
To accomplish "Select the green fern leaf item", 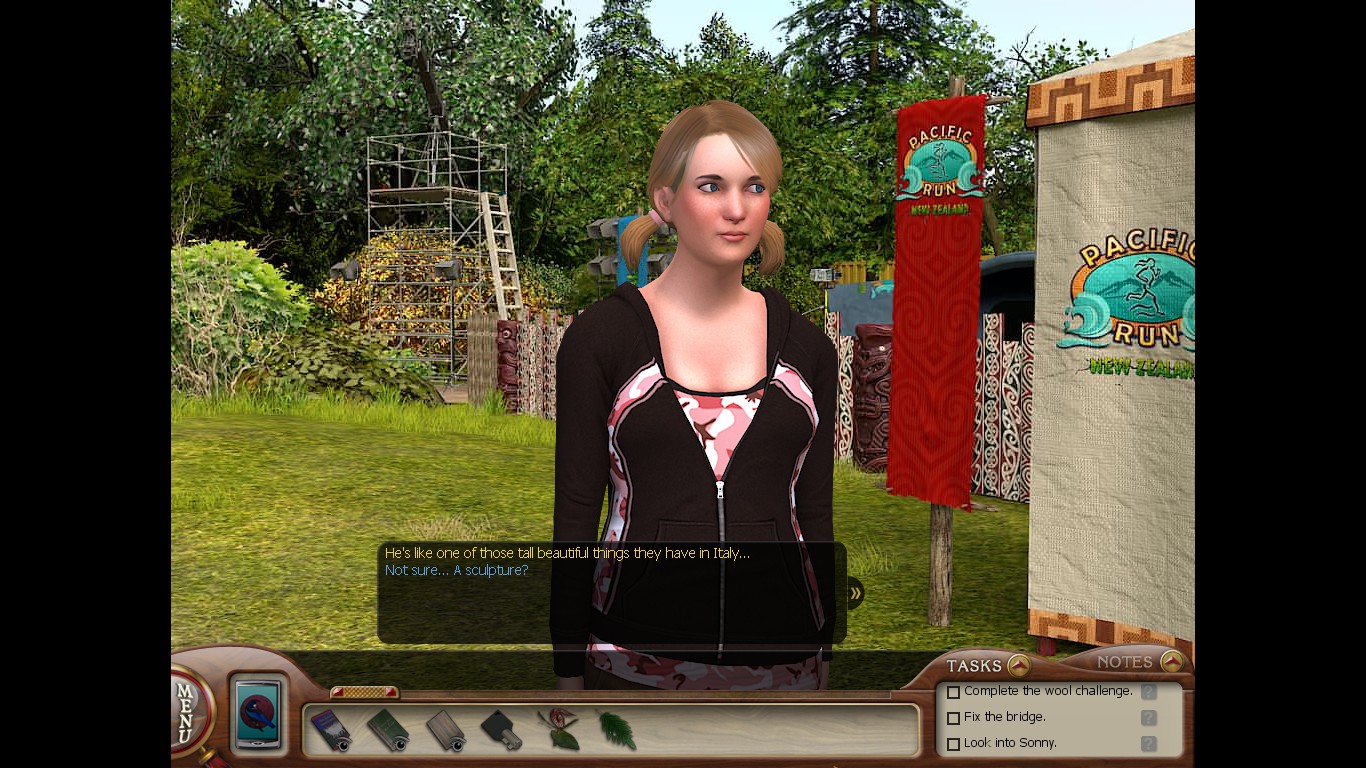I will (x=617, y=731).
